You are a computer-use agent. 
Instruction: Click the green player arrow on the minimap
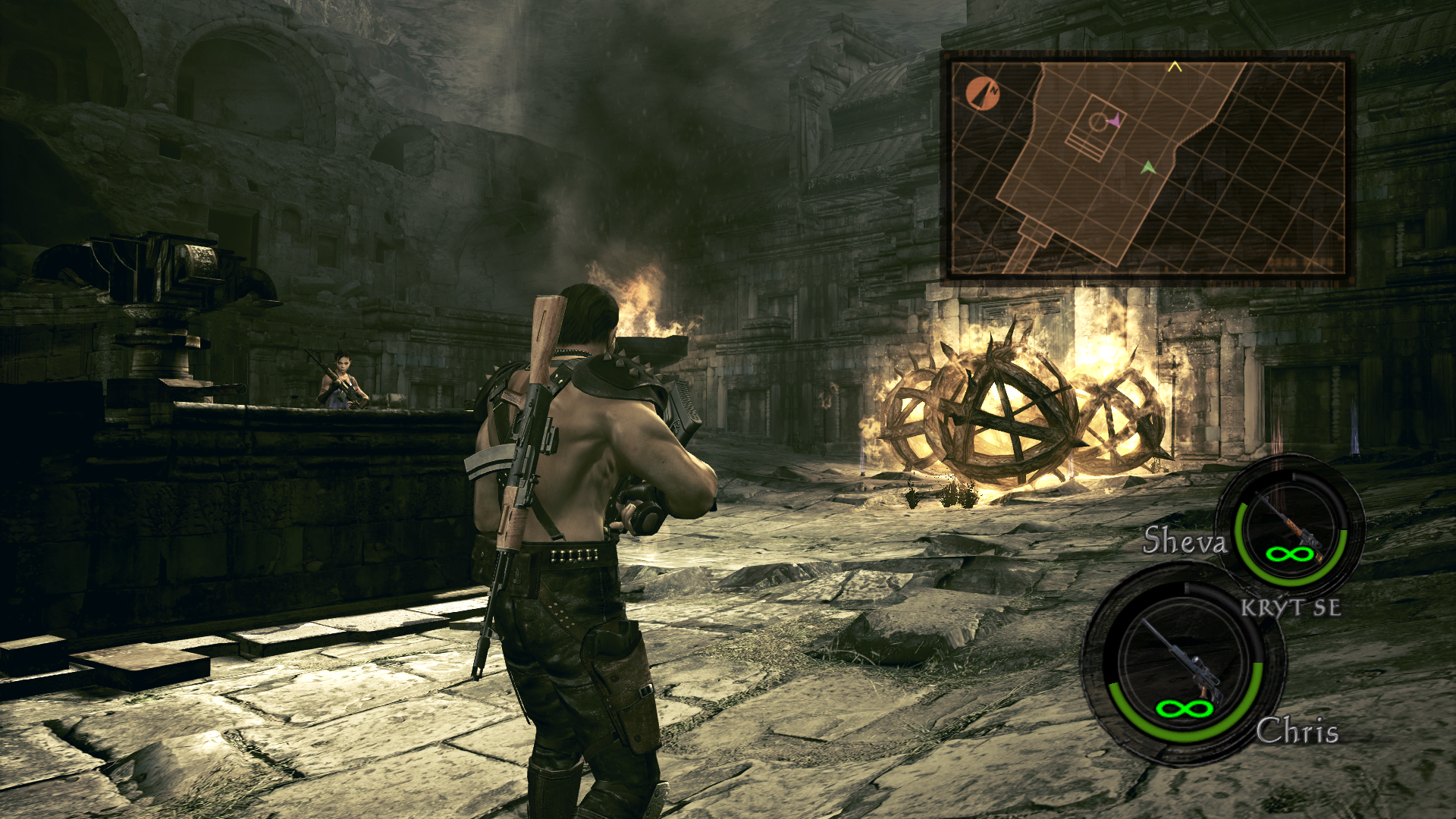pyautogui.click(x=1148, y=167)
